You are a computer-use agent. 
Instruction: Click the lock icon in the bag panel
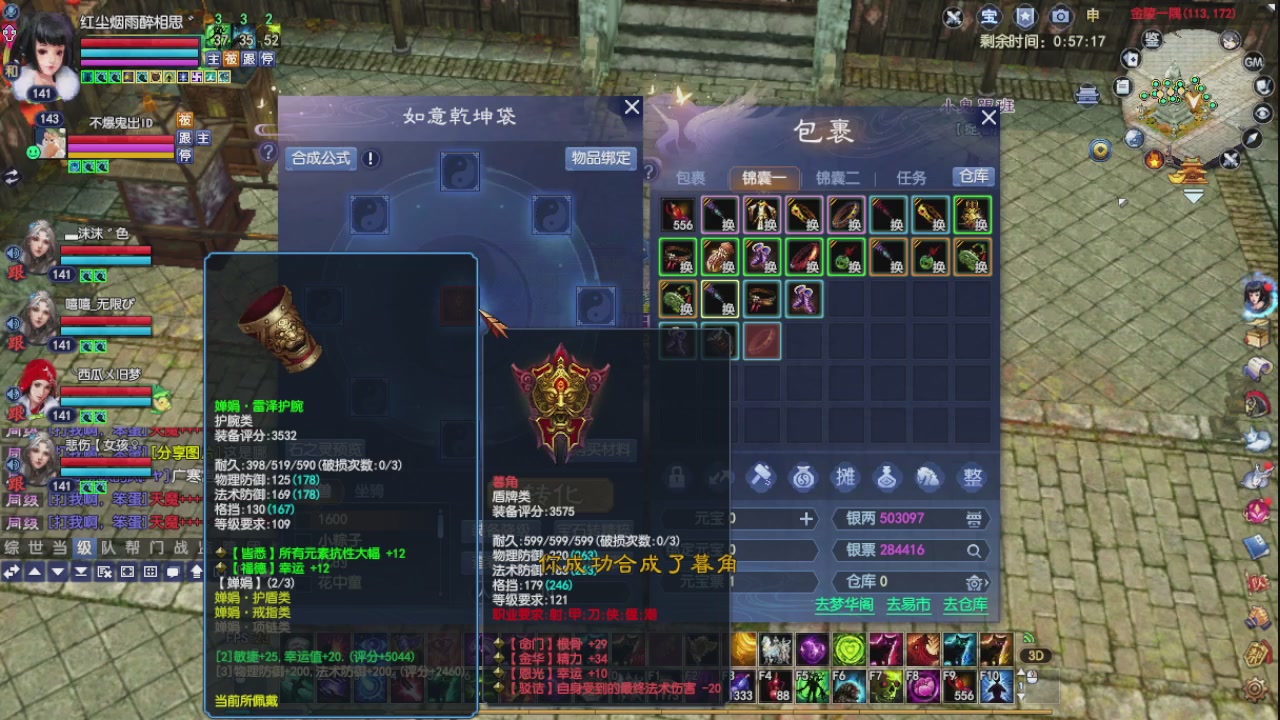676,478
